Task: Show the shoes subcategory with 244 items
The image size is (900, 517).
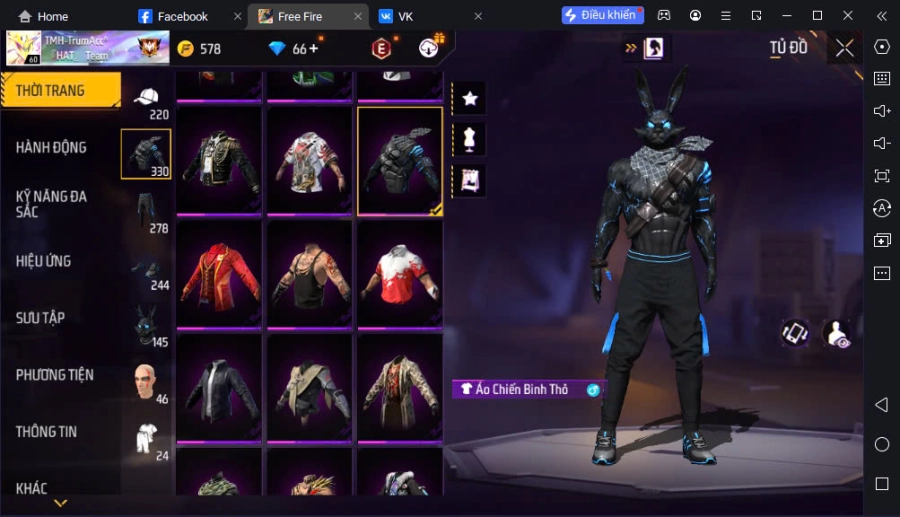Action: coord(147,269)
